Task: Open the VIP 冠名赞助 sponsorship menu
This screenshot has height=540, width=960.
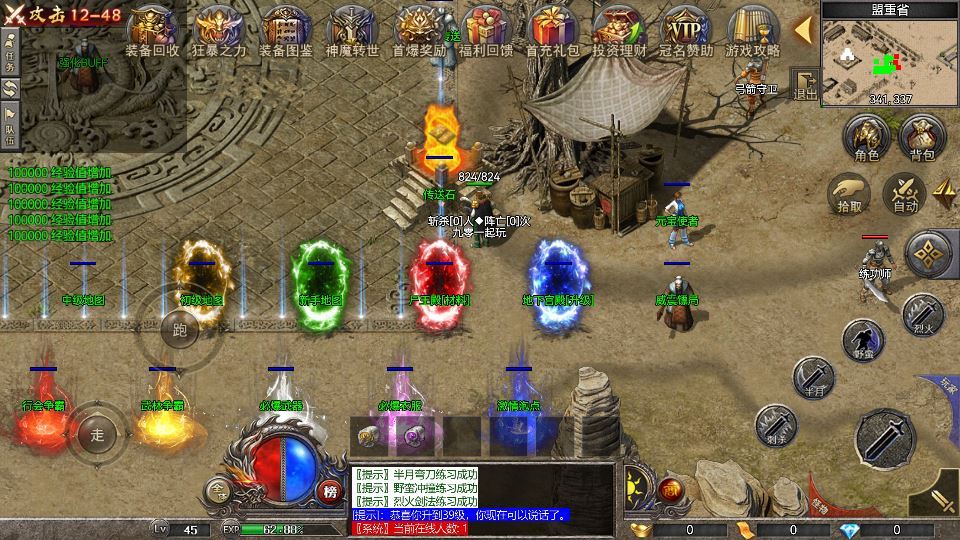Action: [686, 29]
